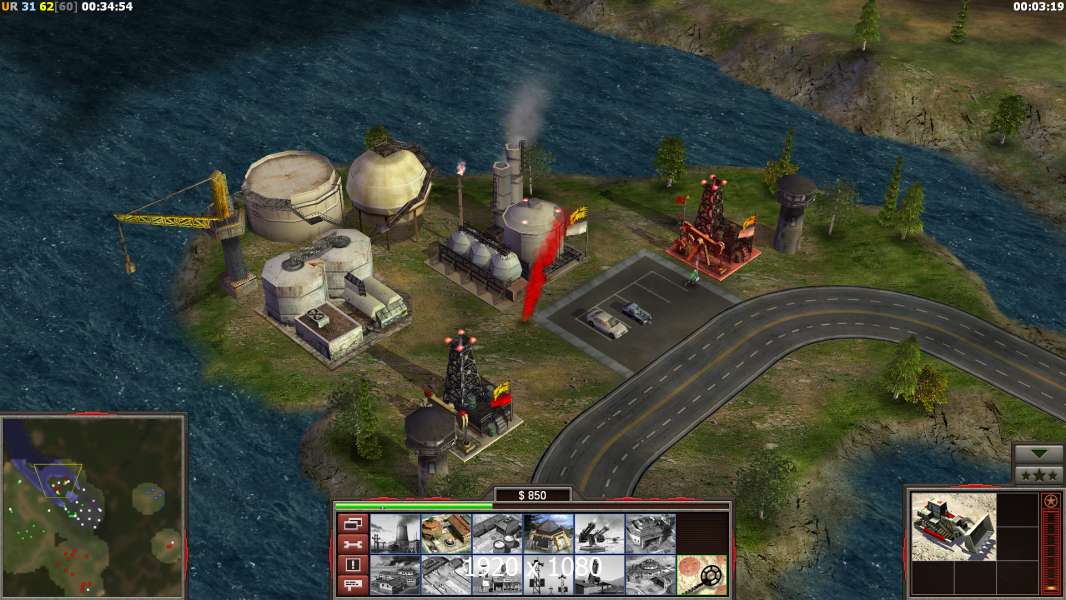Build the twin-barrel gattling cannon defense
This screenshot has width=1066, height=600.
tap(599, 534)
